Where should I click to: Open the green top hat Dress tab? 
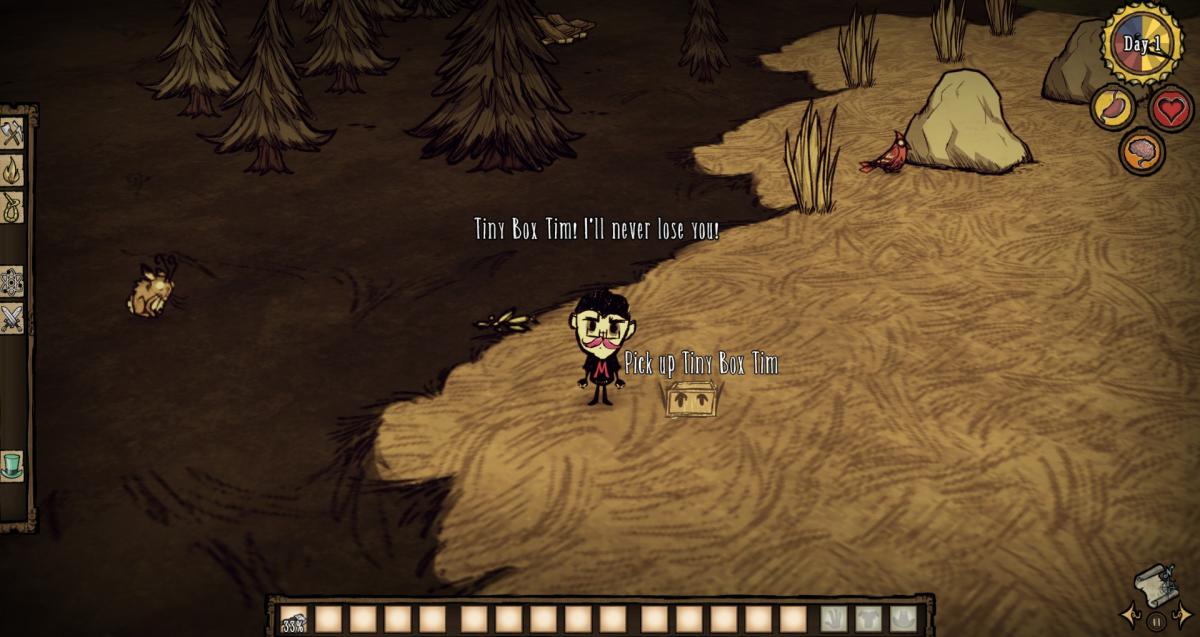coord(12,466)
